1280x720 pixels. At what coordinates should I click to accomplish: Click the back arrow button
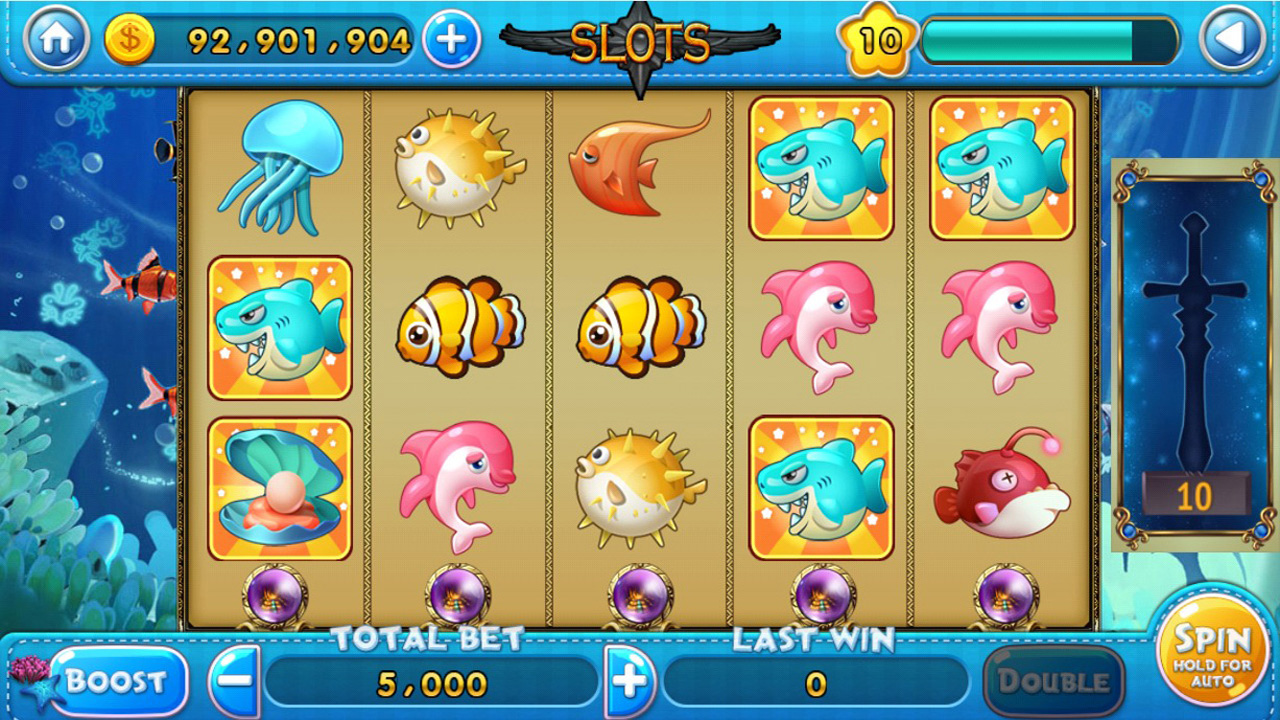click(x=1231, y=40)
